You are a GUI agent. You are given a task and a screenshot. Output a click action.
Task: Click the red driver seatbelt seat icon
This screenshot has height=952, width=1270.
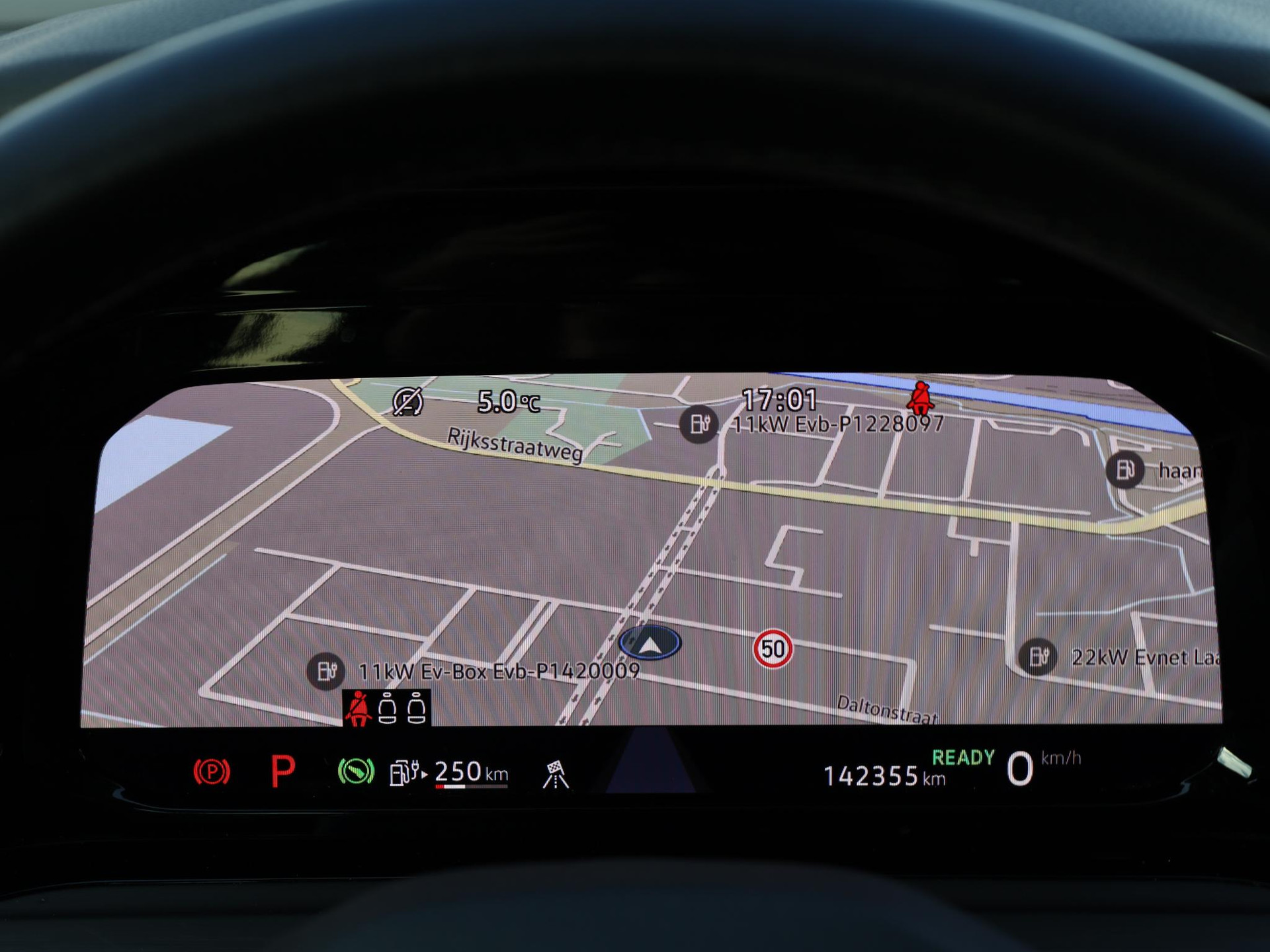tap(359, 709)
